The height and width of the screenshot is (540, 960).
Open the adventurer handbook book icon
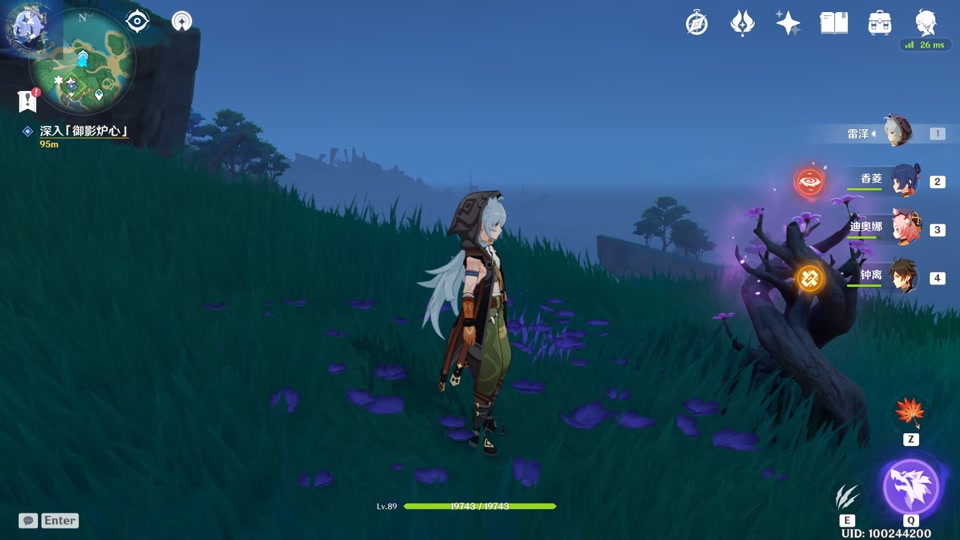point(834,23)
